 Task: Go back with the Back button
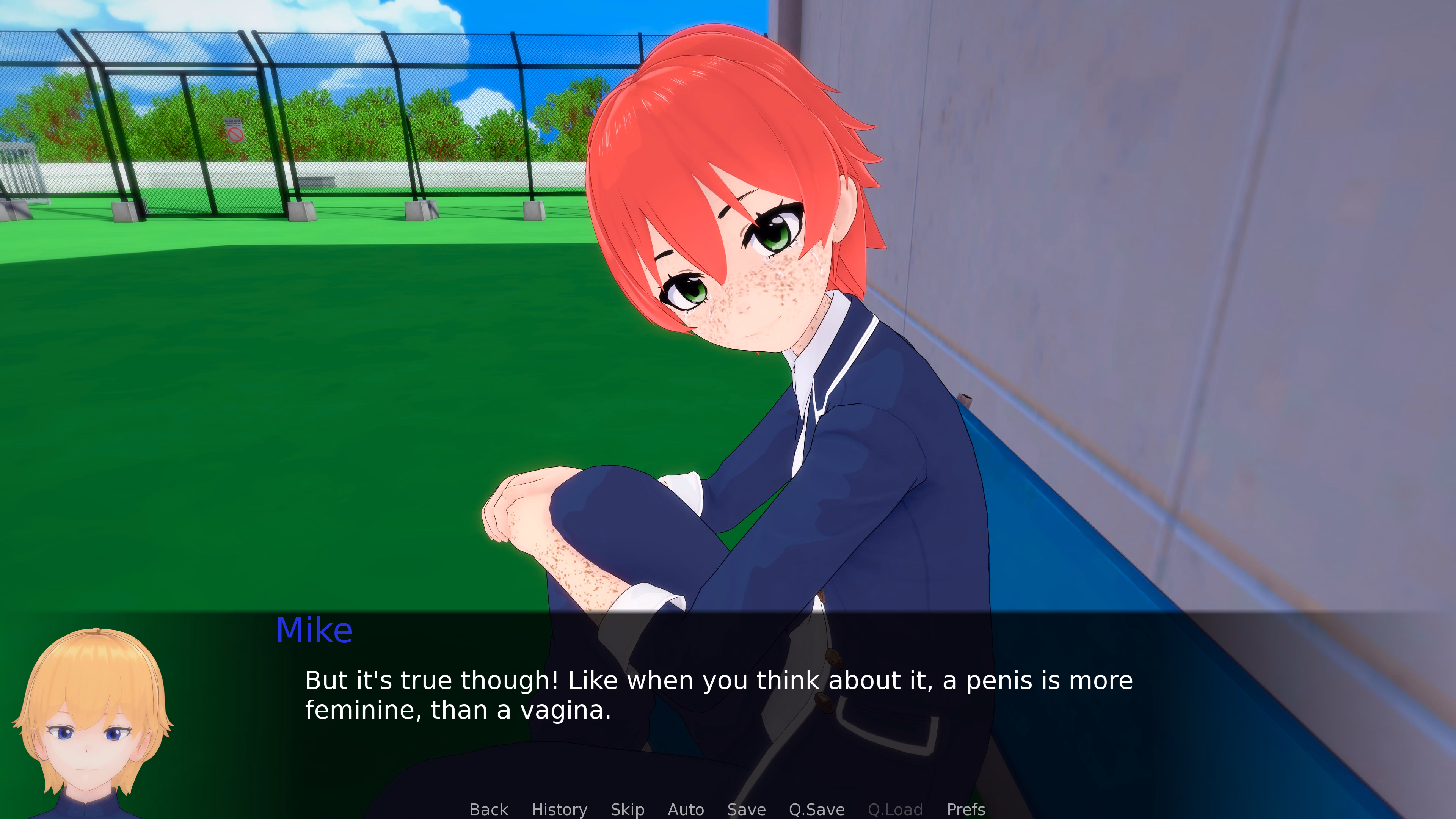point(488,809)
